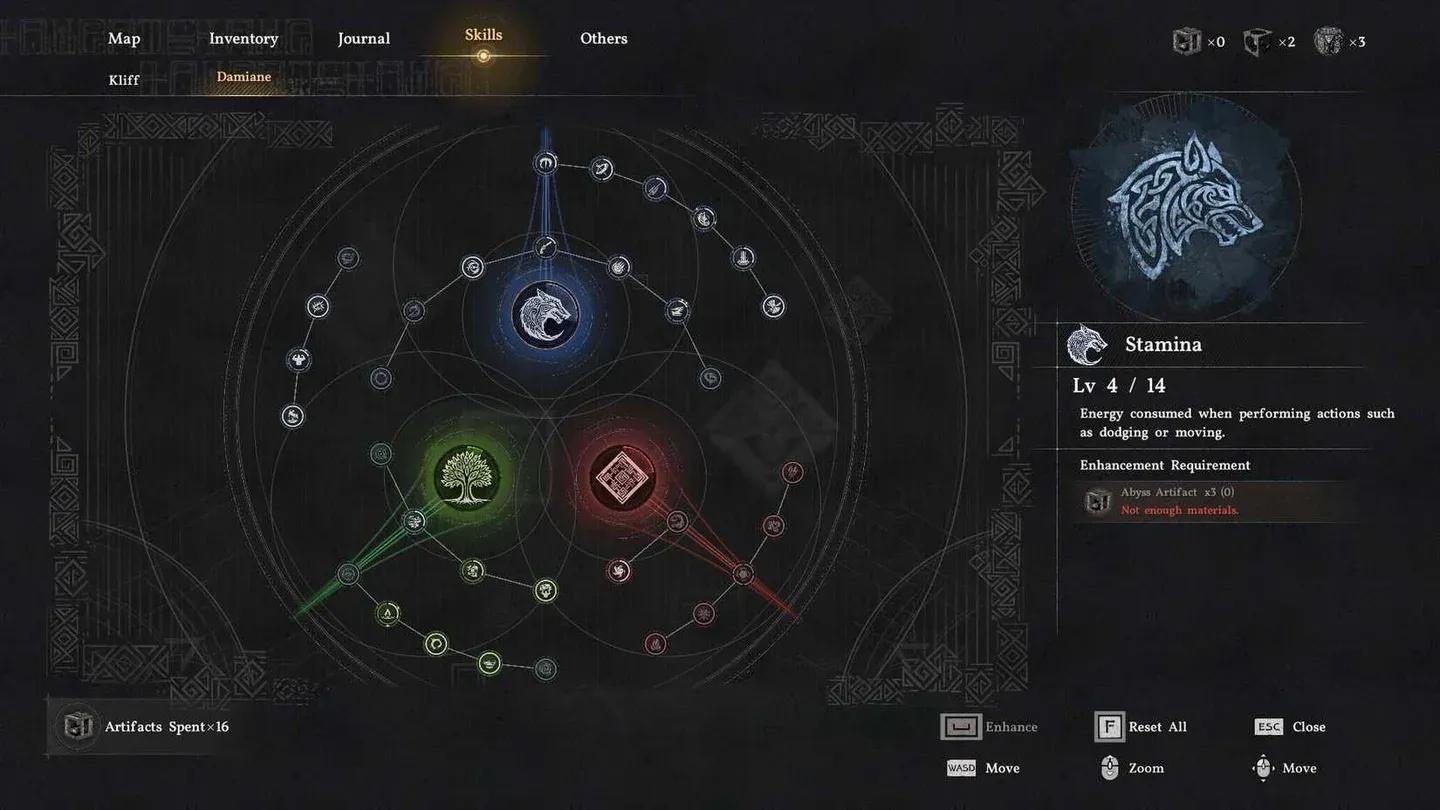The height and width of the screenshot is (810, 1440).
Task: Select the Kliff character tab
Action: 123,79
